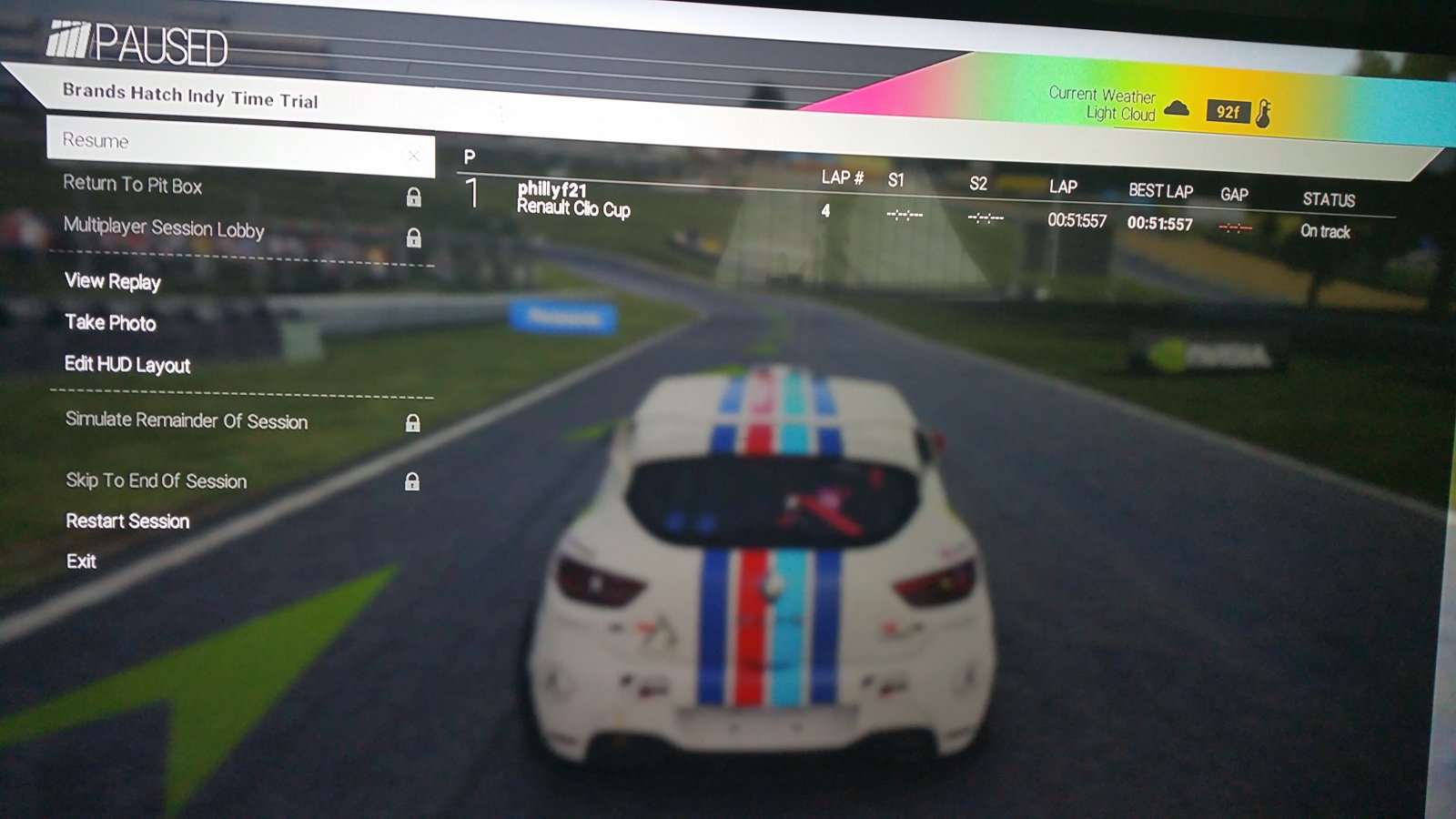
Task: Choose Simulate Remainder Of Session
Action: pyautogui.click(x=187, y=420)
